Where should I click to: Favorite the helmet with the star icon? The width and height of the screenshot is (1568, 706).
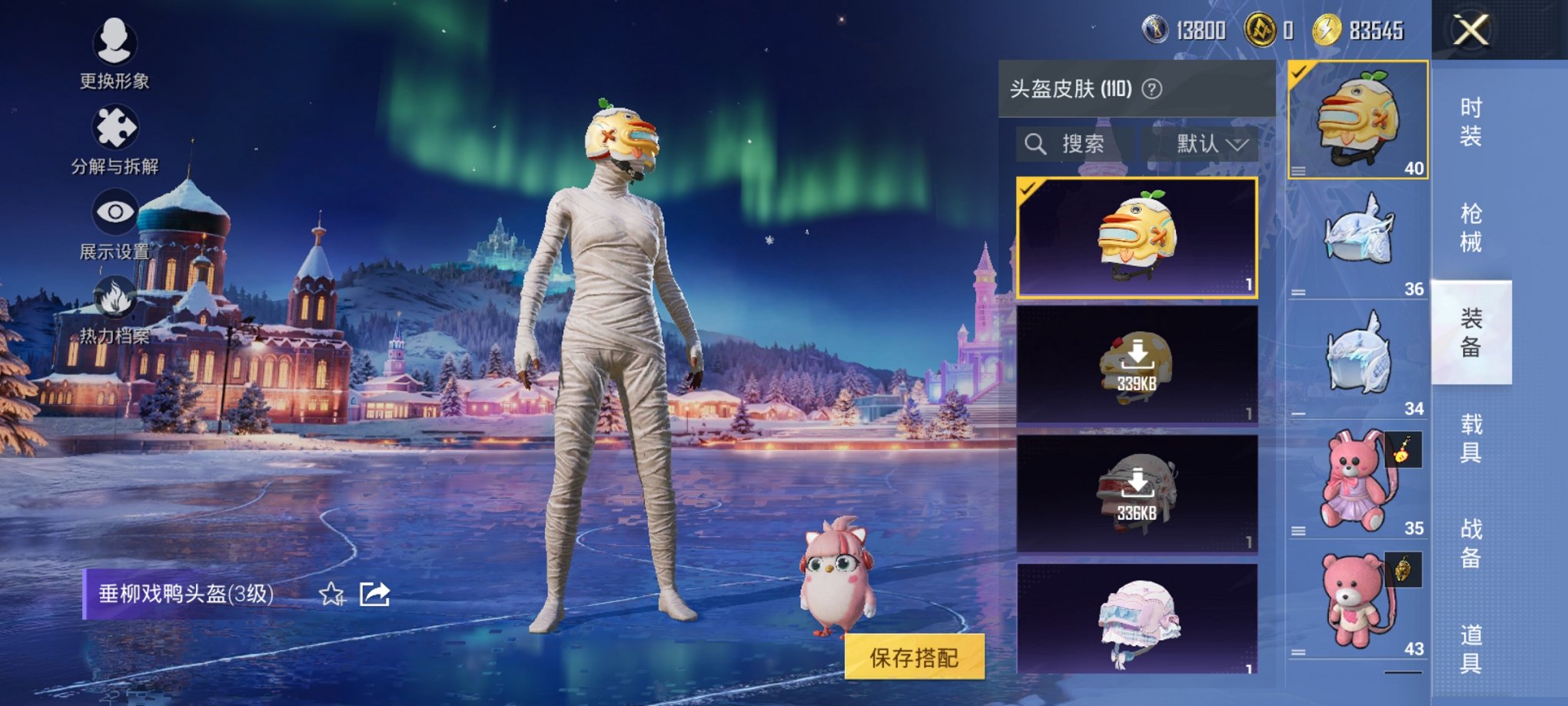pos(331,594)
